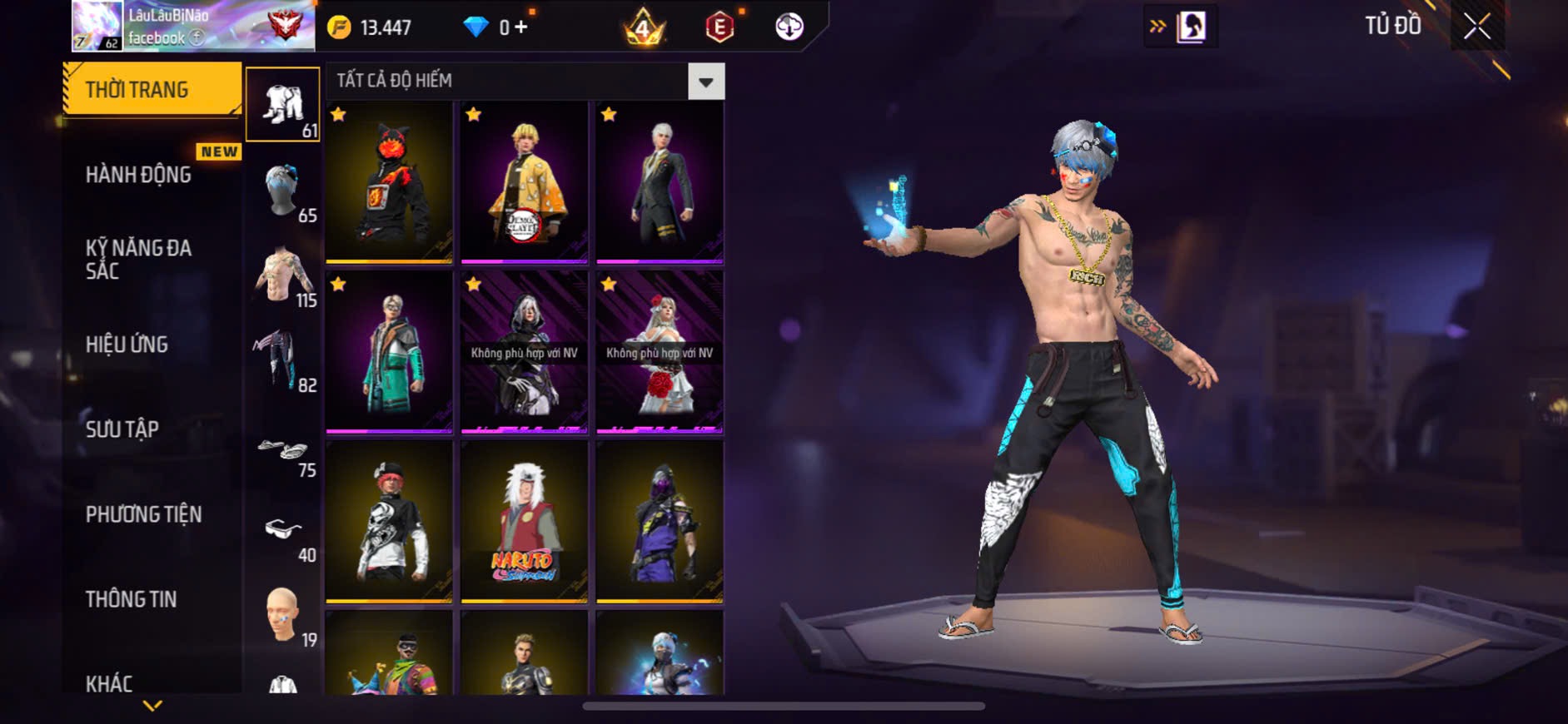
Task: Switch to Hành Động tab
Action: pyautogui.click(x=138, y=175)
